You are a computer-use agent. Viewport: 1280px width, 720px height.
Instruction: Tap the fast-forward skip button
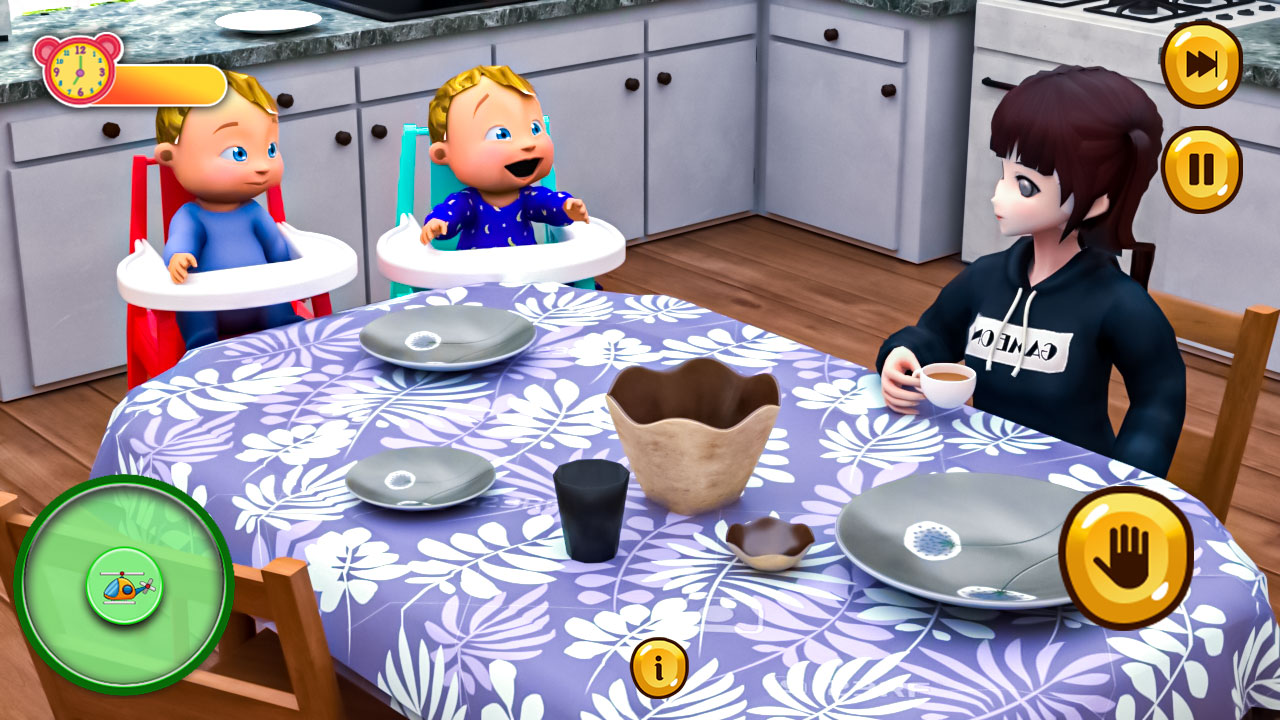[x=1201, y=64]
